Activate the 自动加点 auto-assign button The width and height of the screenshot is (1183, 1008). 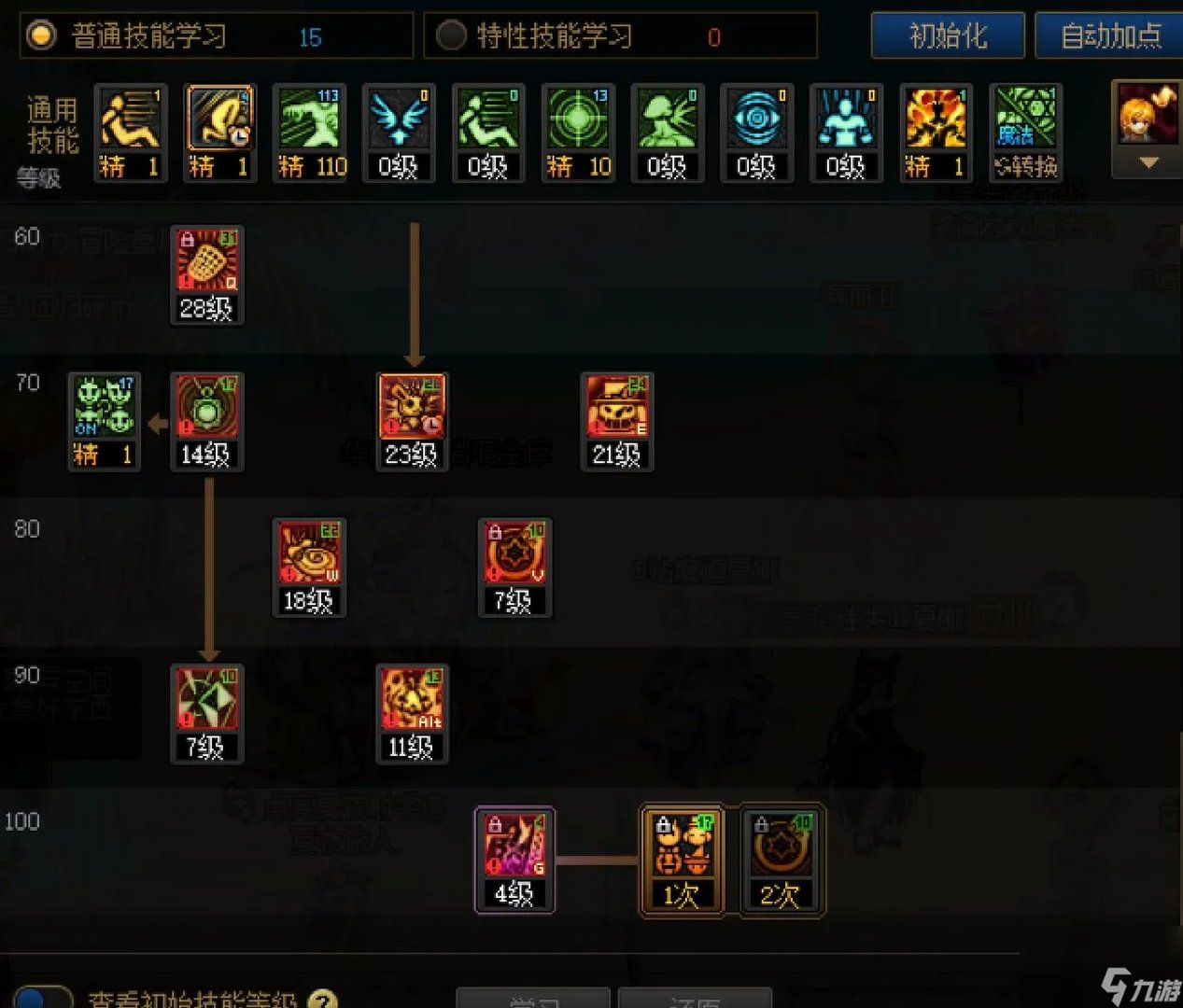click(1110, 35)
